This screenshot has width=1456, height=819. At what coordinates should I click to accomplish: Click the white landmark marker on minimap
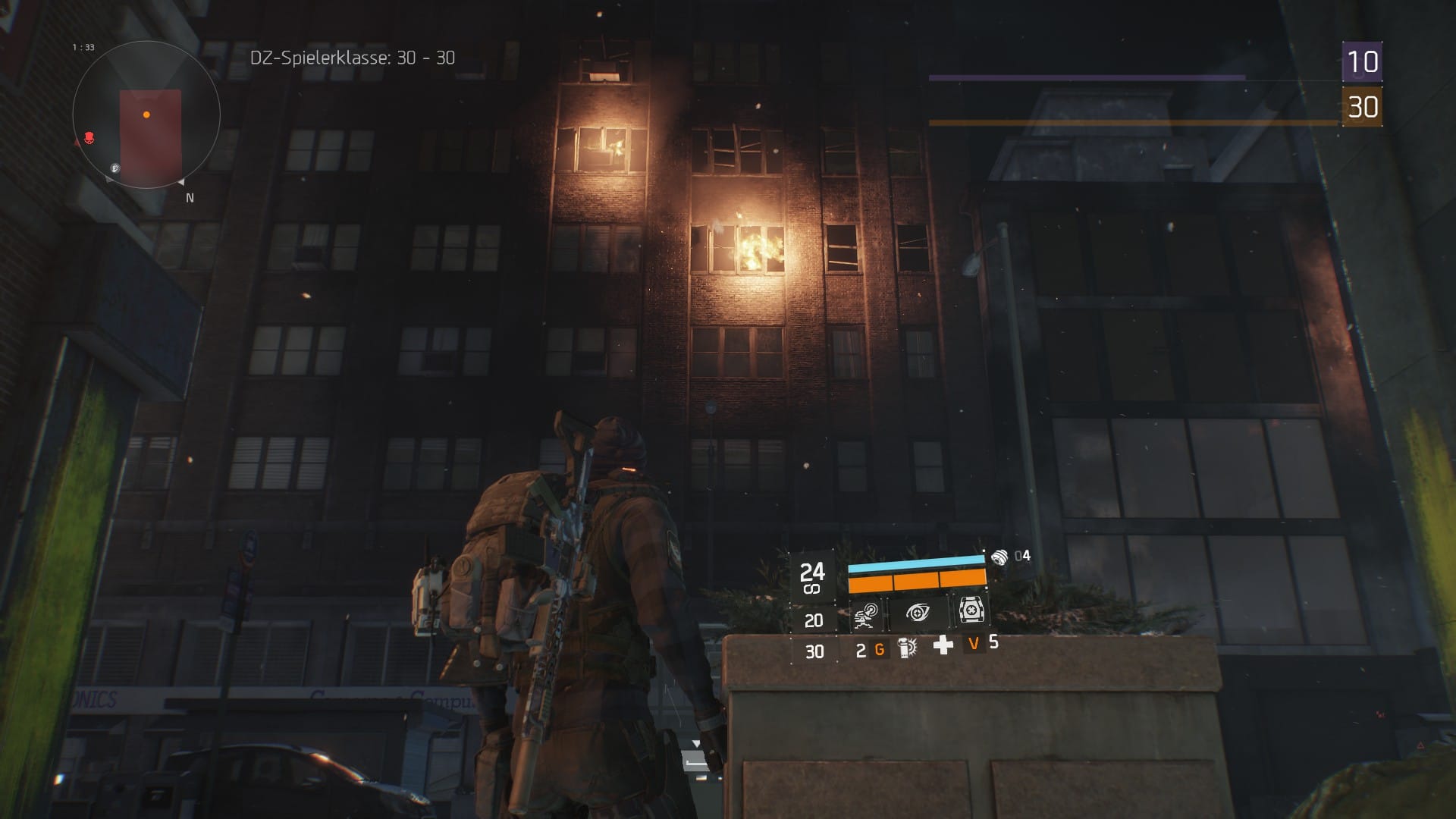[115, 168]
